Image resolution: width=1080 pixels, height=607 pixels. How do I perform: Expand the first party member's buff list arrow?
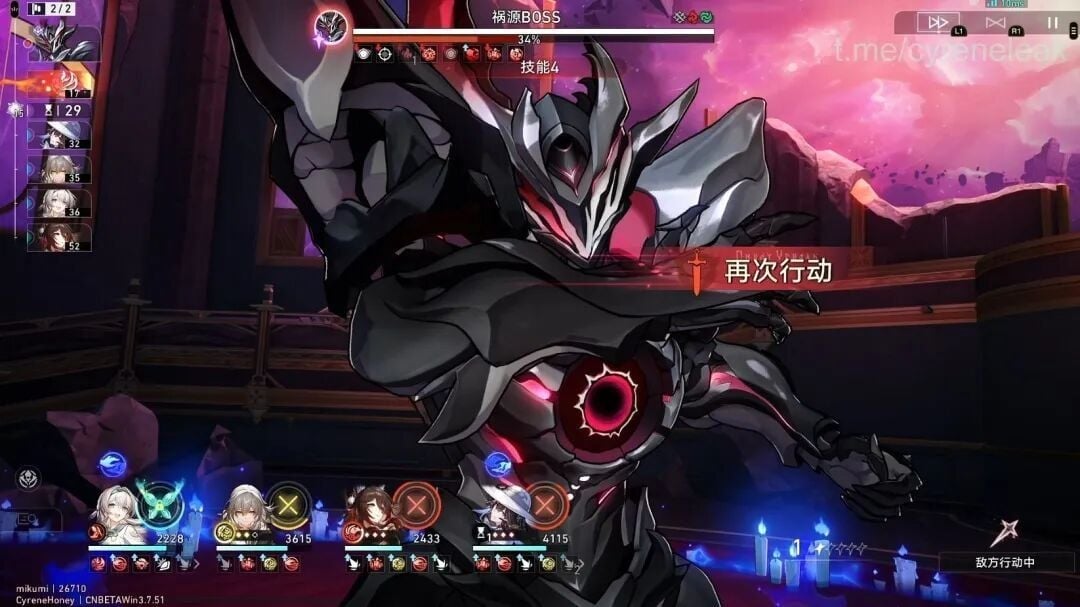point(194,565)
